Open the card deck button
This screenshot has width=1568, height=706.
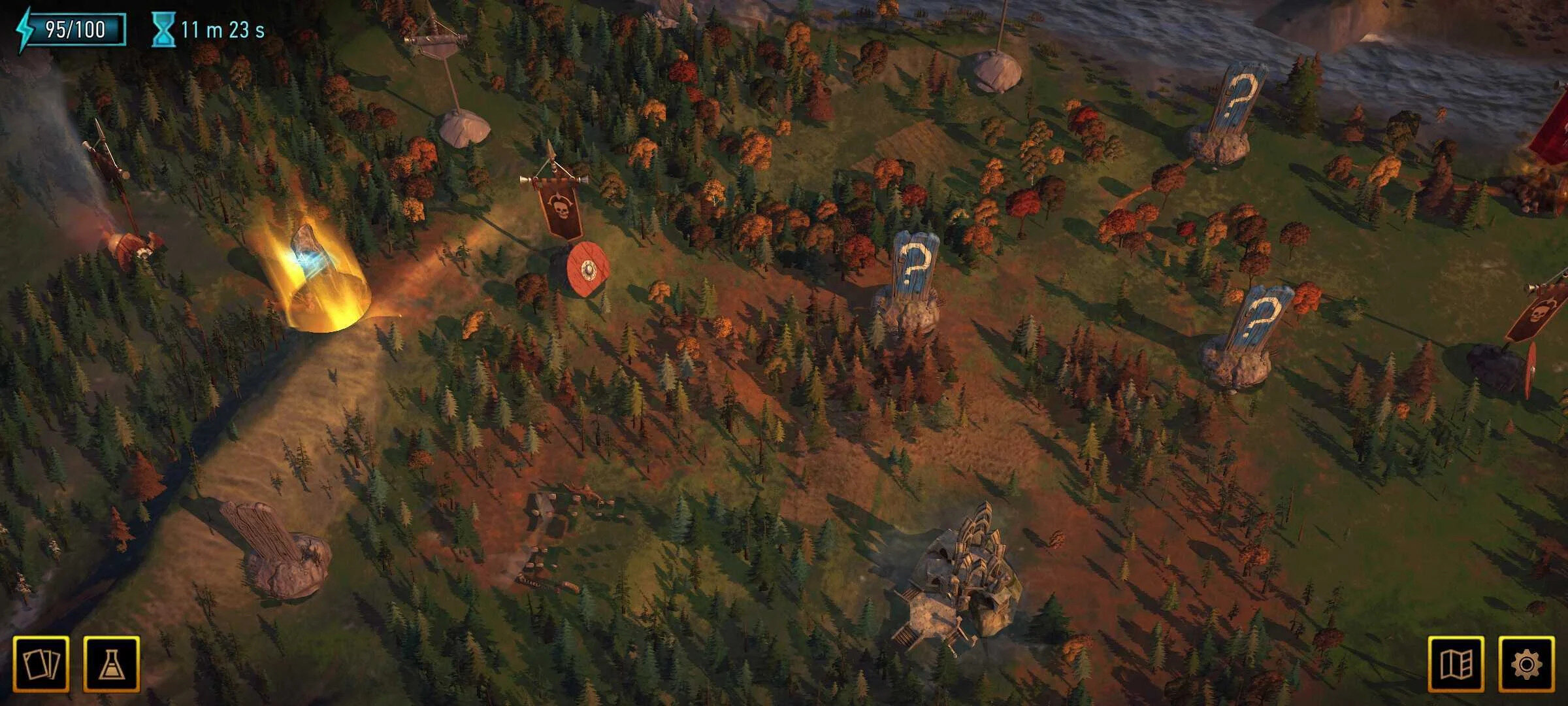click(x=41, y=664)
